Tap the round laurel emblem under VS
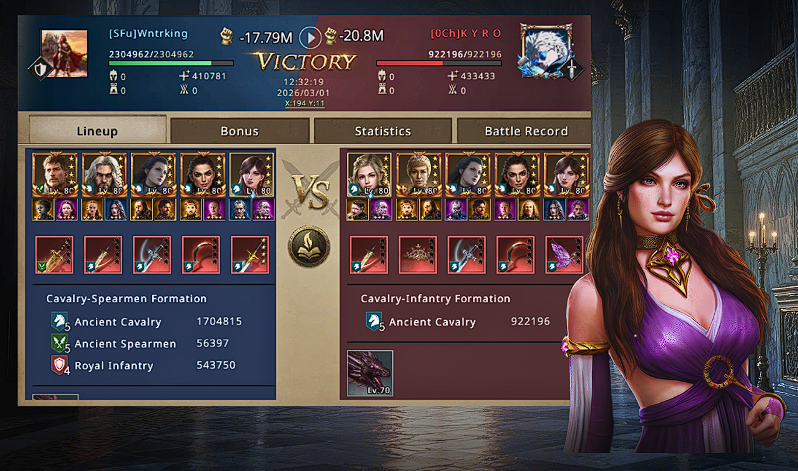 point(309,246)
